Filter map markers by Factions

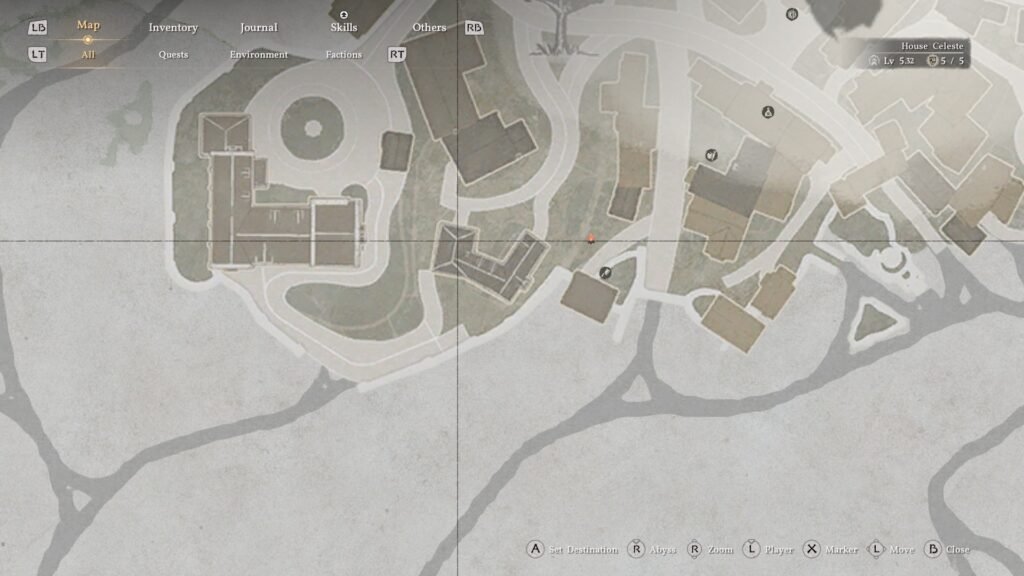(x=344, y=55)
